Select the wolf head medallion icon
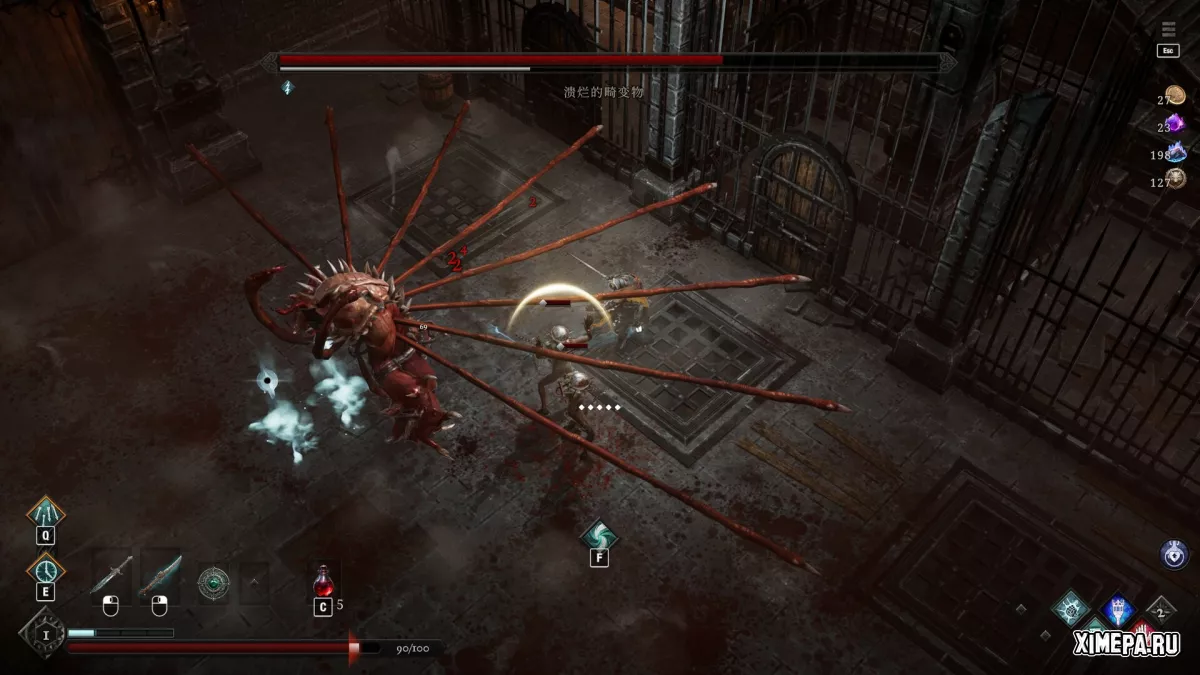 click(1175, 179)
